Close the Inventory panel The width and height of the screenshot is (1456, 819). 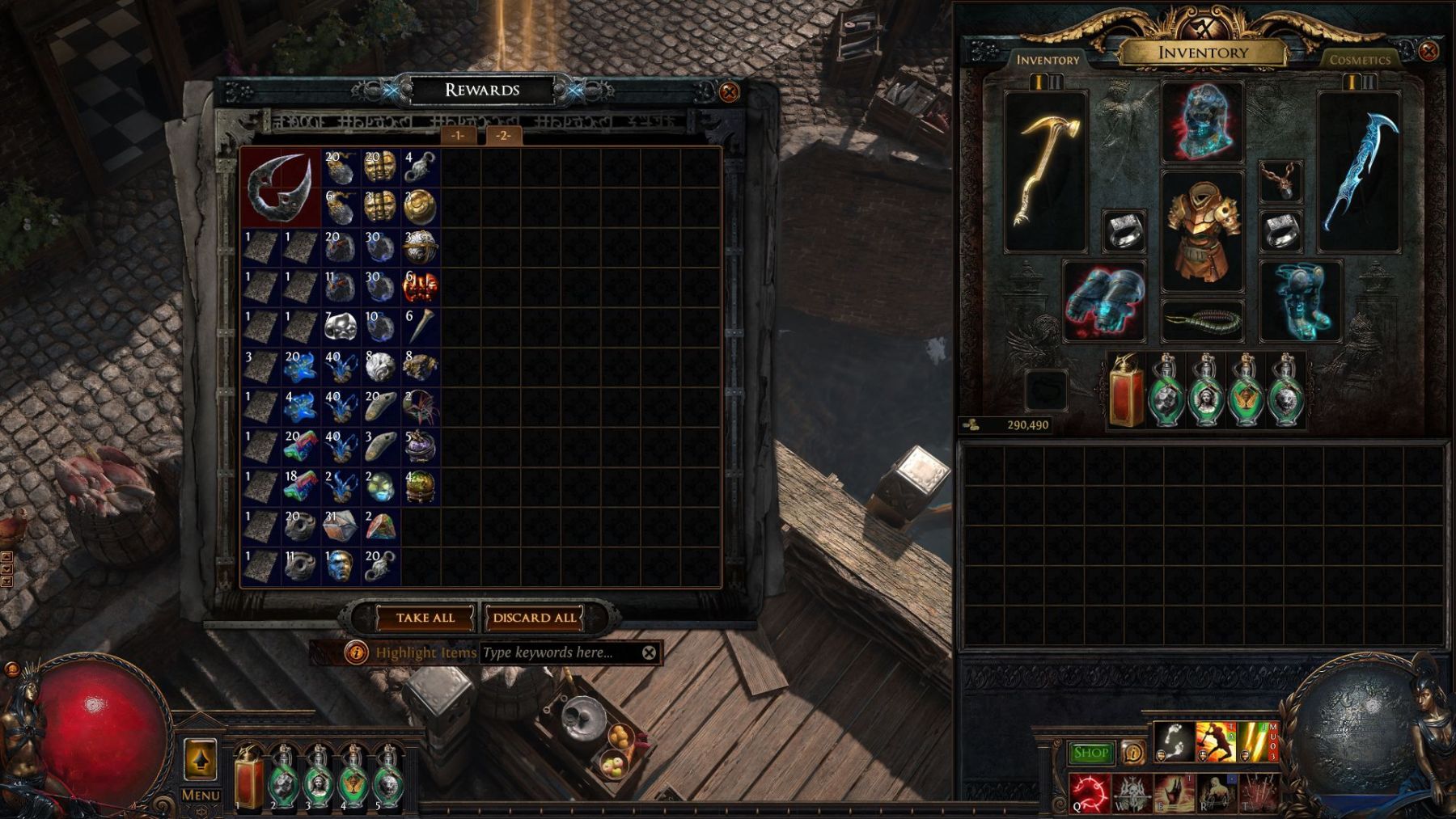point(1429,51)
